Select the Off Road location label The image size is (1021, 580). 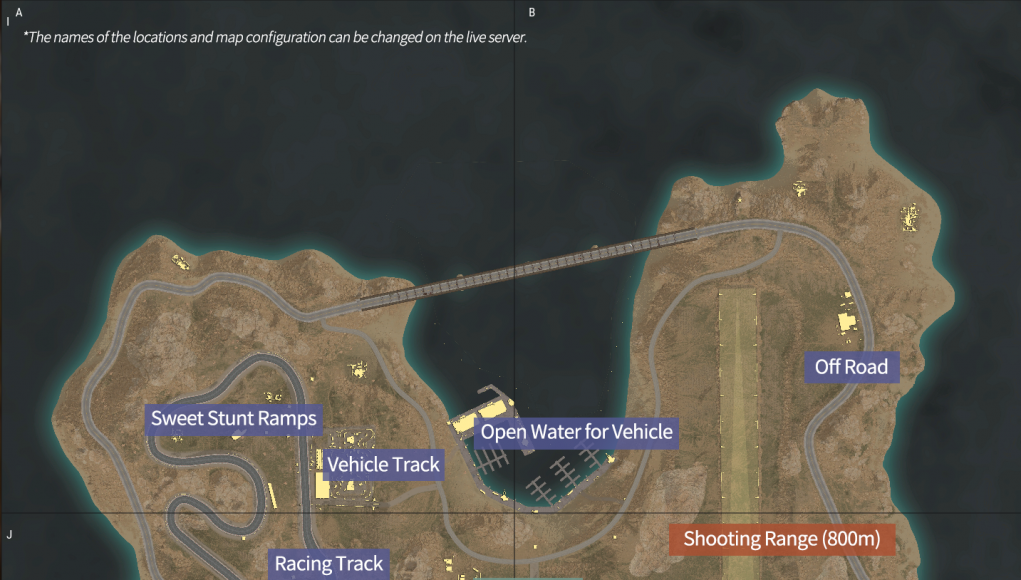pyautogui.click(x=851, y=367)
